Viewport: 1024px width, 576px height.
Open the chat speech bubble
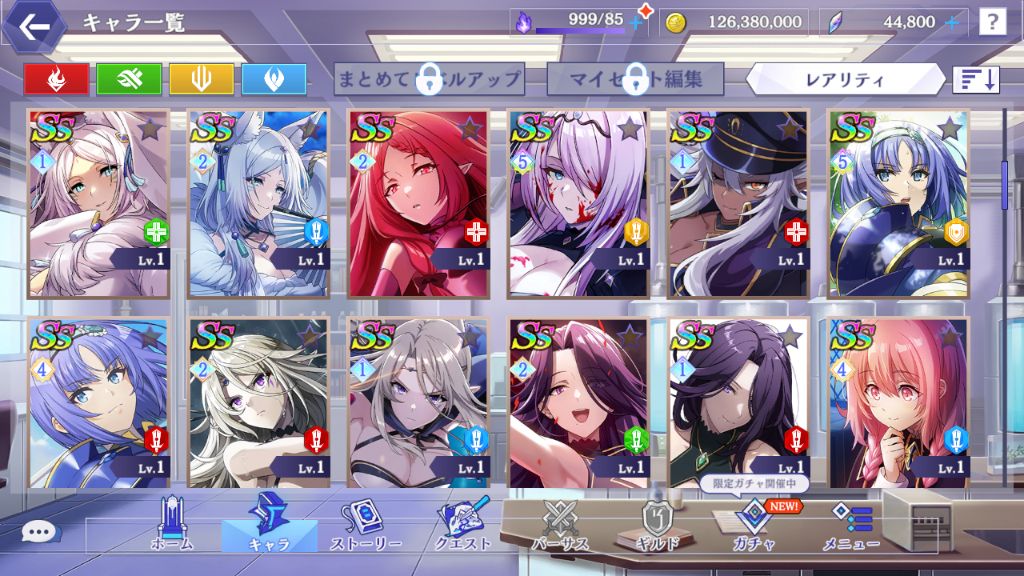(39, 534)
